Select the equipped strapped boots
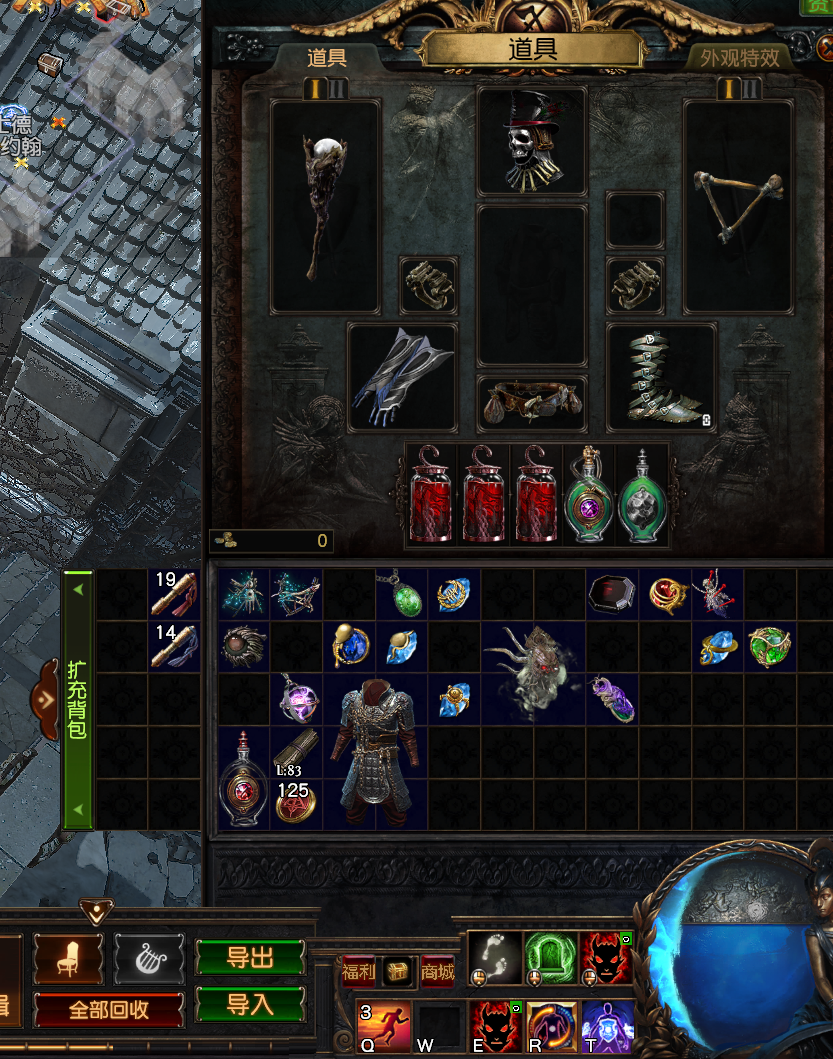833x1059 pixels. coord(660,377)
